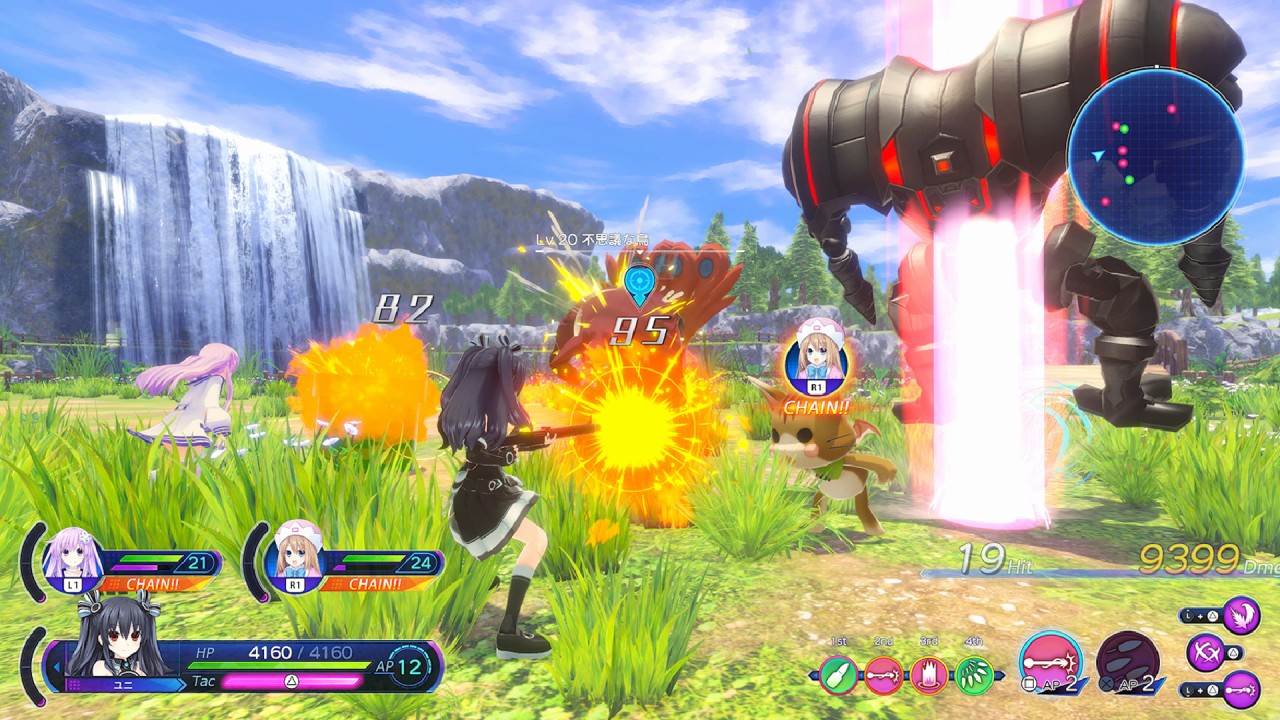1280x720 pixels.
Task: Use the purple crossed-slash tactical skill
Action: point(1204,653)
